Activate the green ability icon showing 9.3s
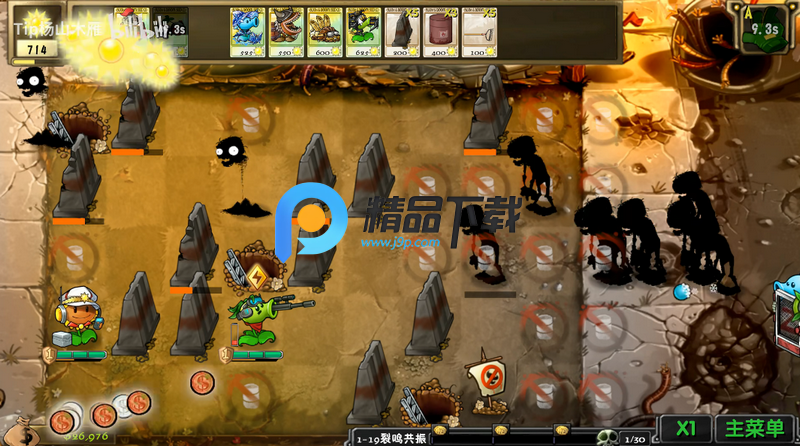800x446 pixels. click(x=762, y=27)
